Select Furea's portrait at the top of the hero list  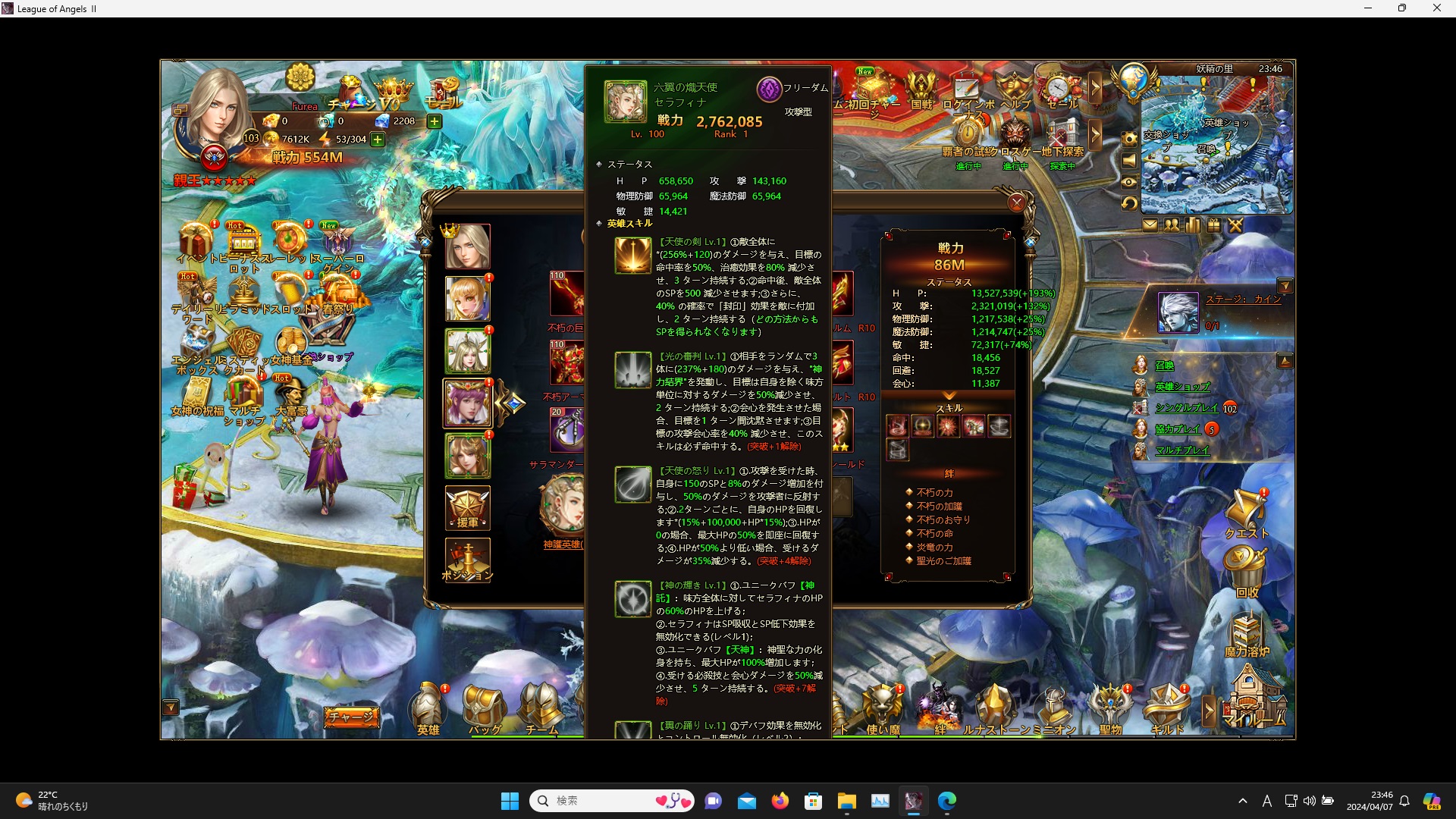click(468, 246)
